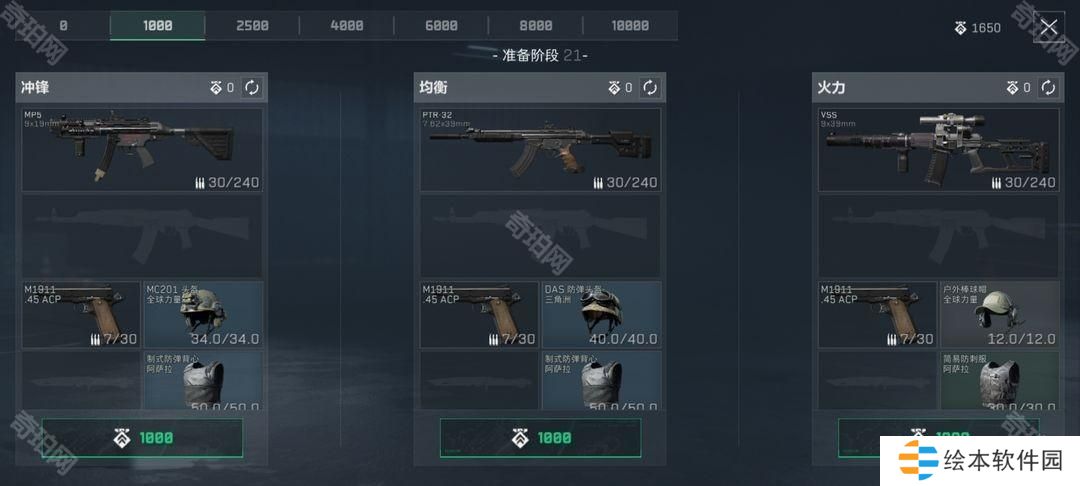Switch to the 8000 budget tab
This screenshot has height=486, width=1080.
(536, 26)
